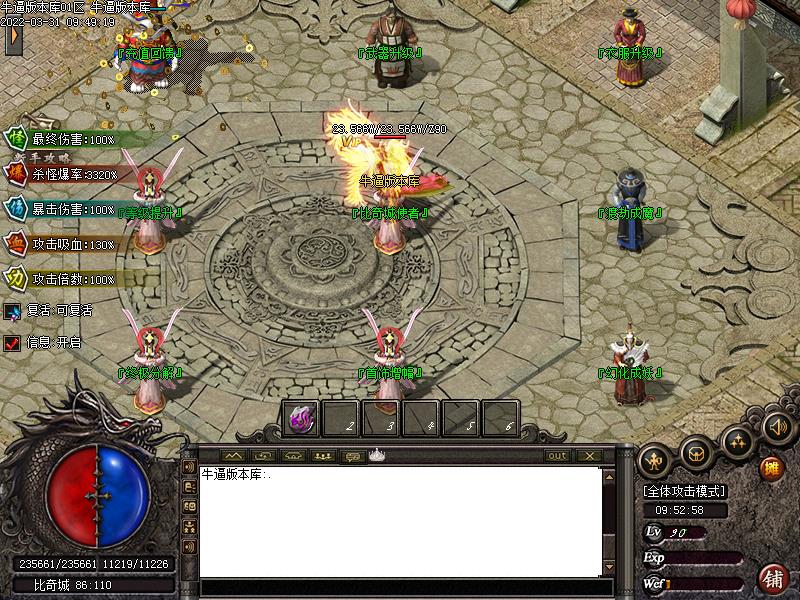Click the speech bubble chat channel tab
The width and height of the screenshot is (800, 600).
tap(352, 456)
